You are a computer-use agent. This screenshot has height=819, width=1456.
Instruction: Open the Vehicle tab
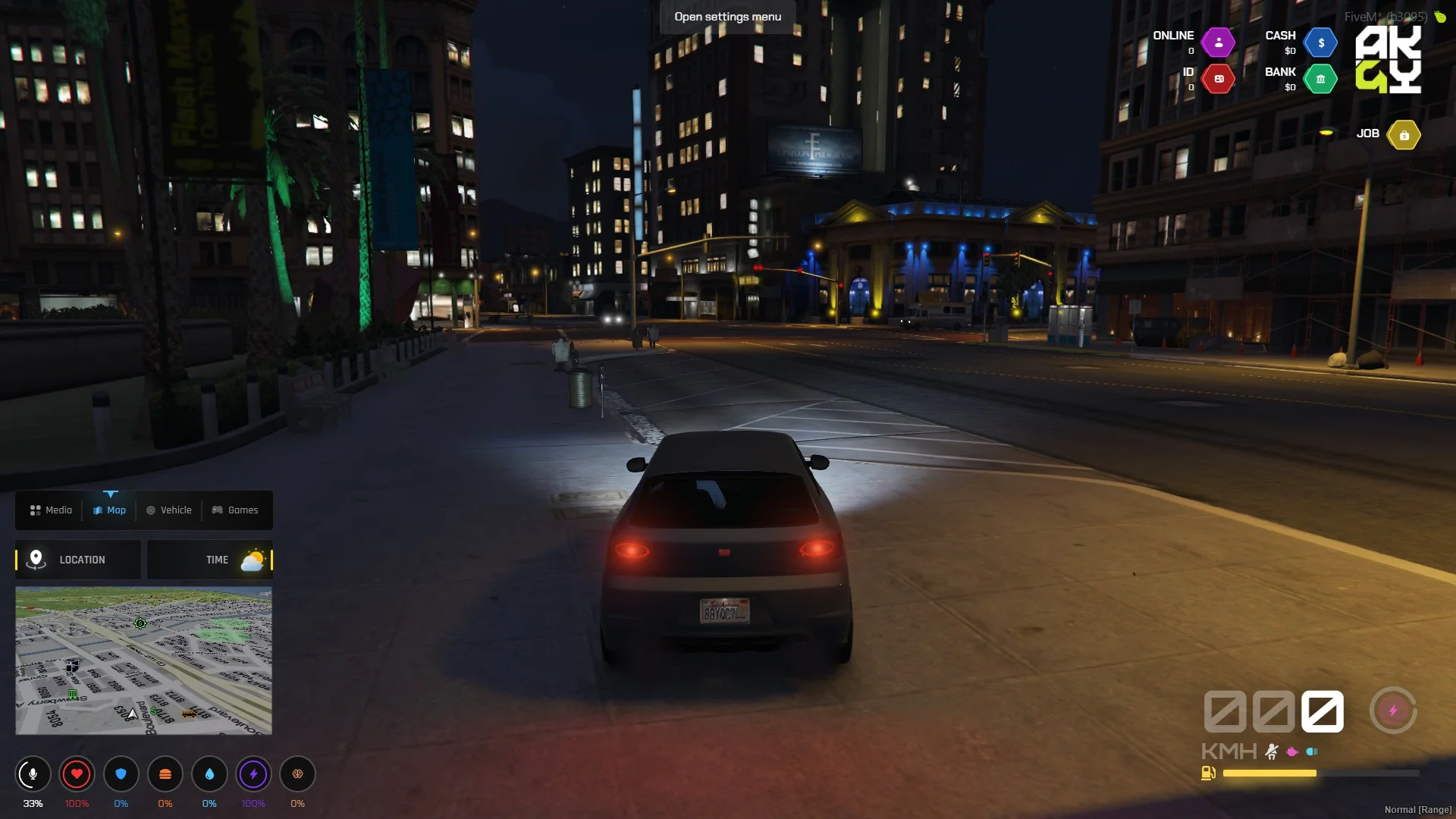(169, 510)
